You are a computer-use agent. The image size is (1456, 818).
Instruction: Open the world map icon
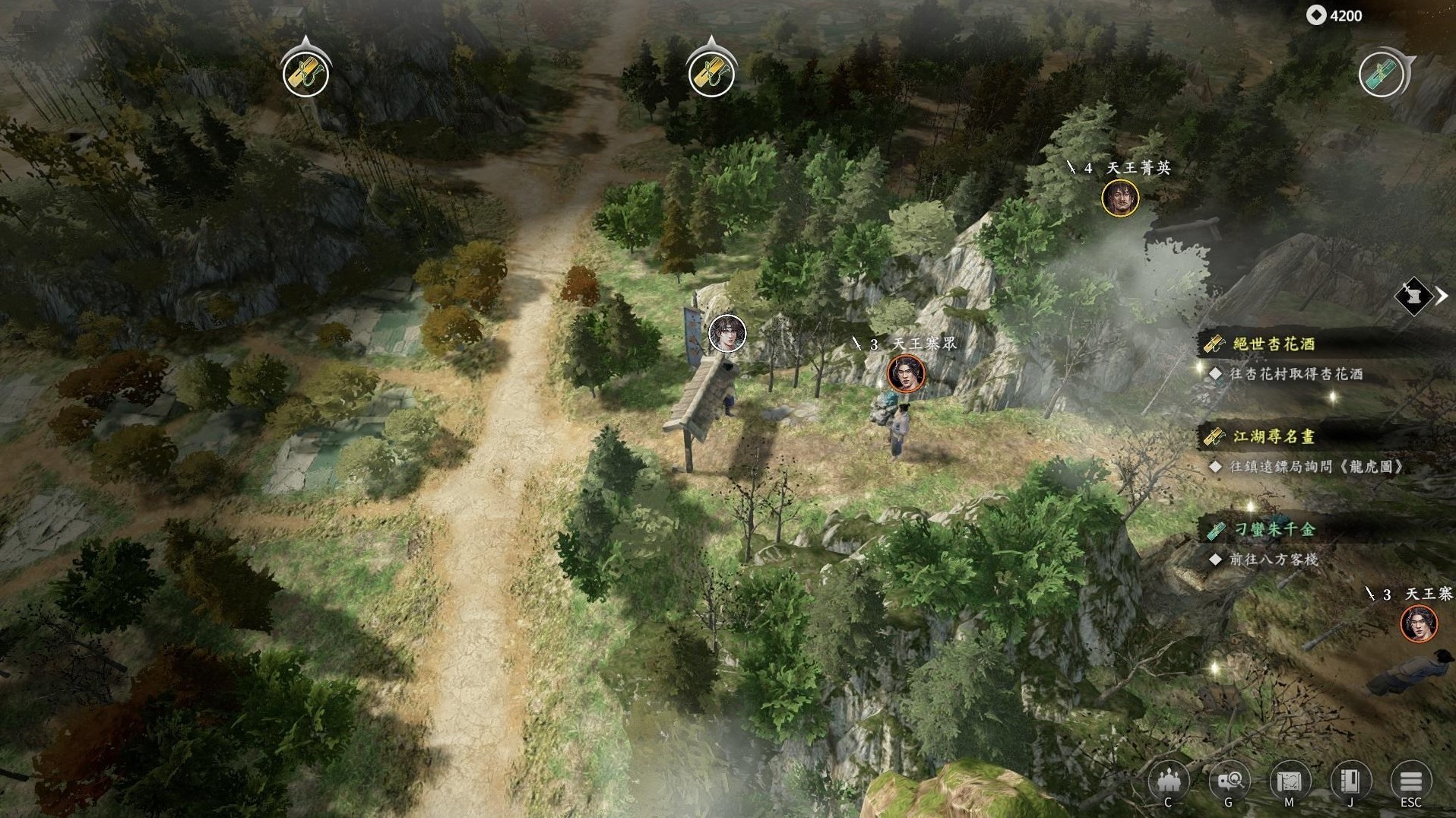point(1289,781)
